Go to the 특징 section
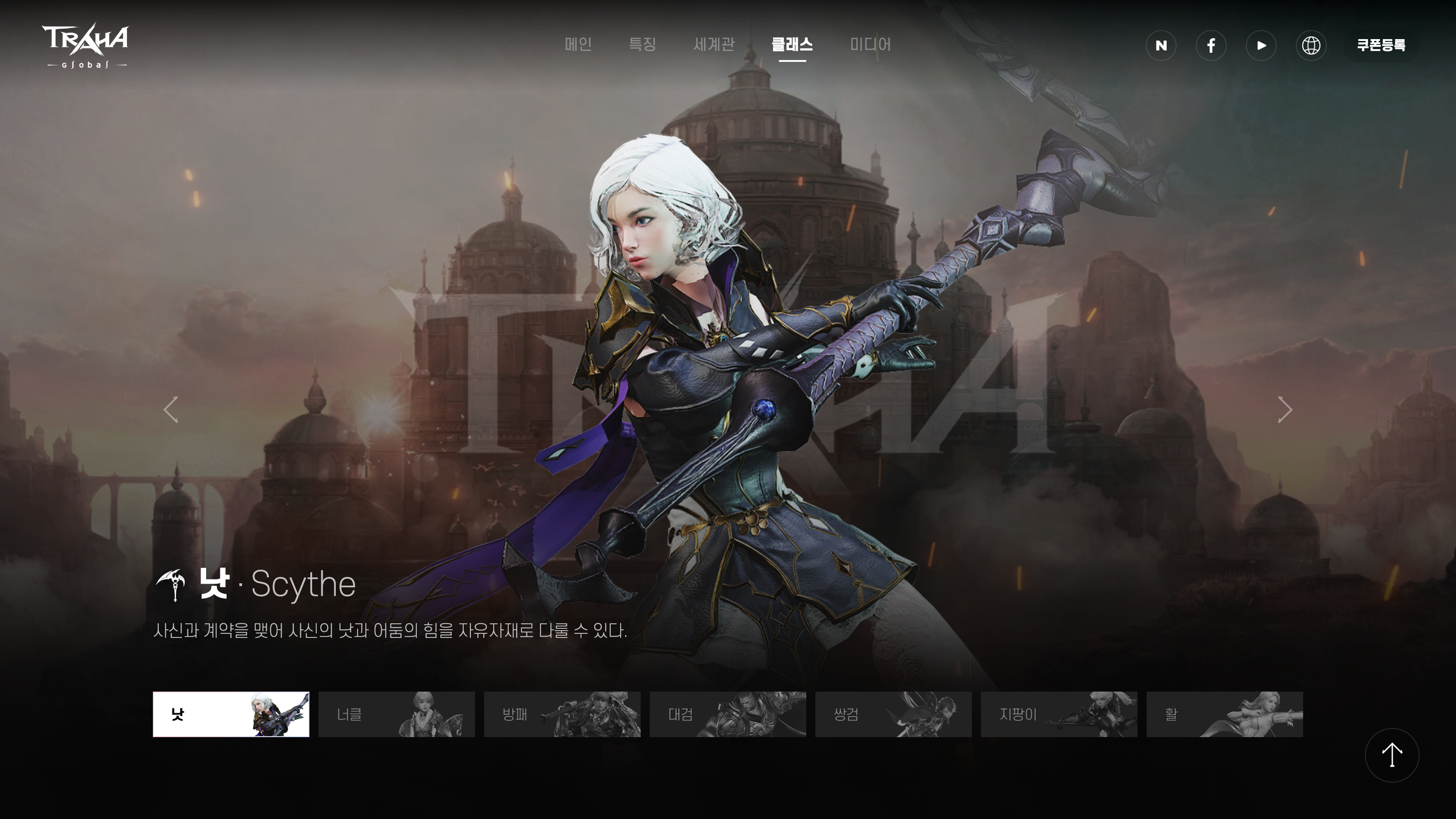This screenshot has height=819, width=1456. [x=642, y=44]
